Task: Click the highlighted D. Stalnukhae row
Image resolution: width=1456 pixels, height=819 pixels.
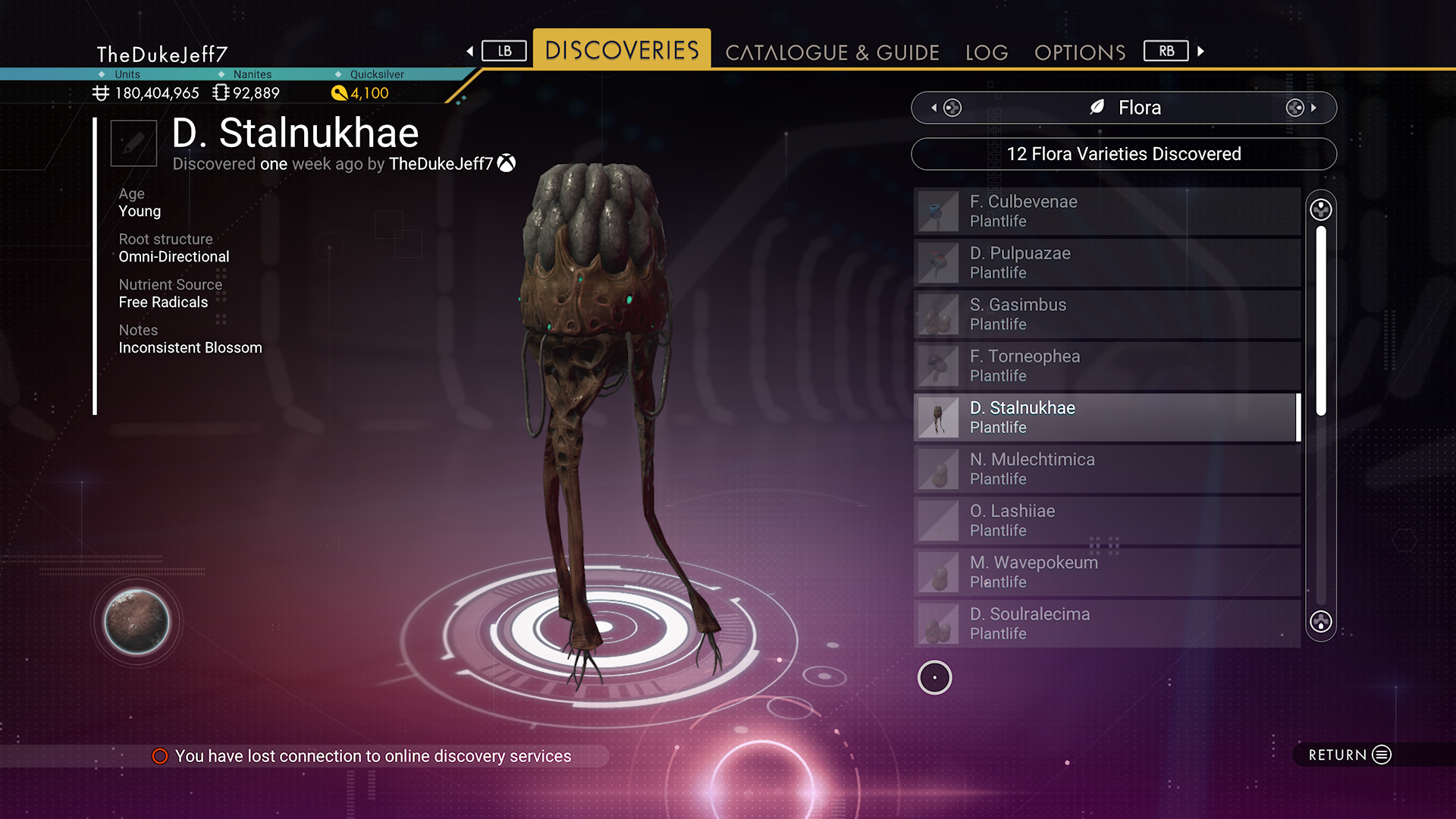Action: (x=1106, y=417)
